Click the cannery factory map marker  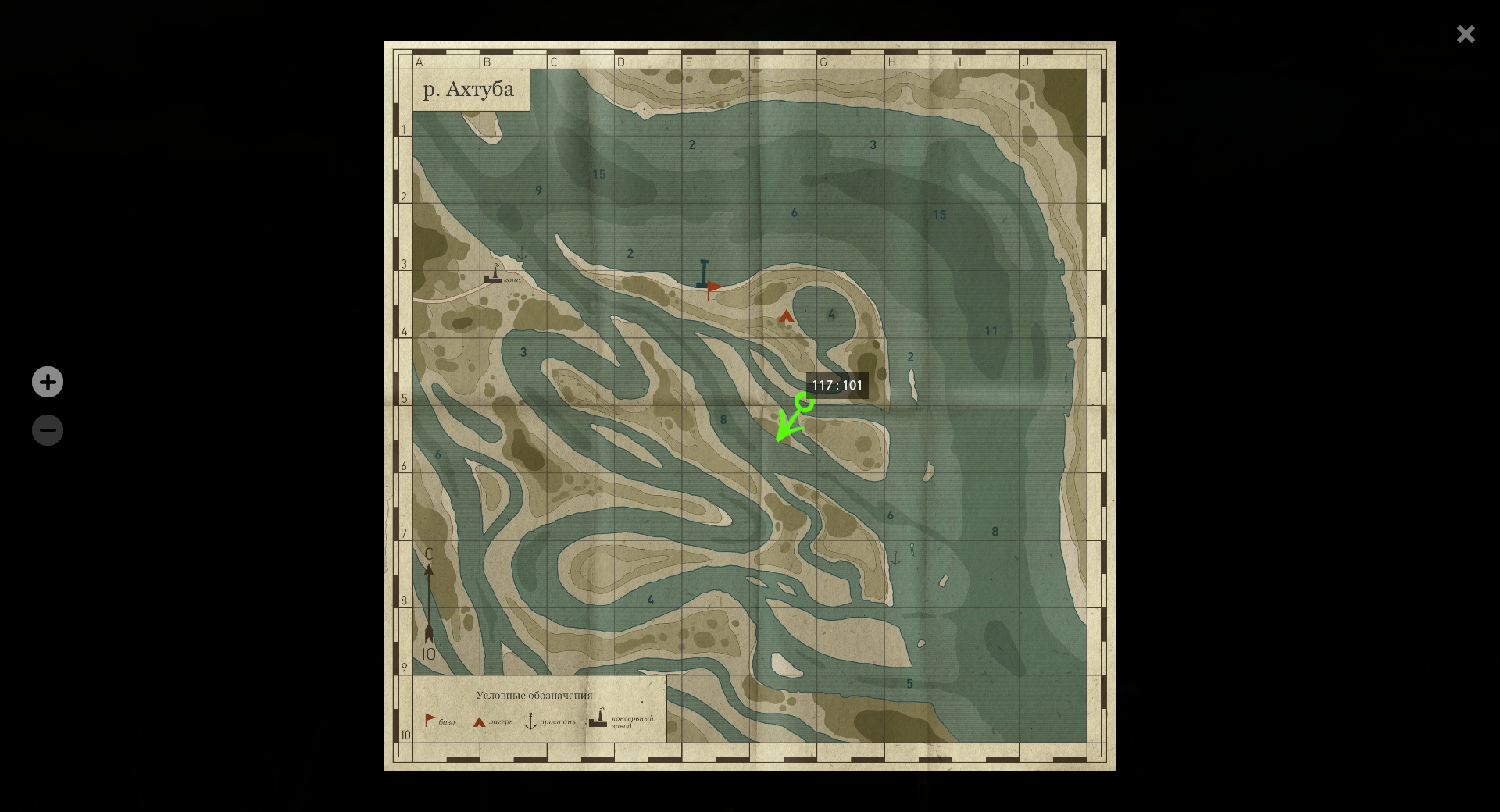click(493, 274)
